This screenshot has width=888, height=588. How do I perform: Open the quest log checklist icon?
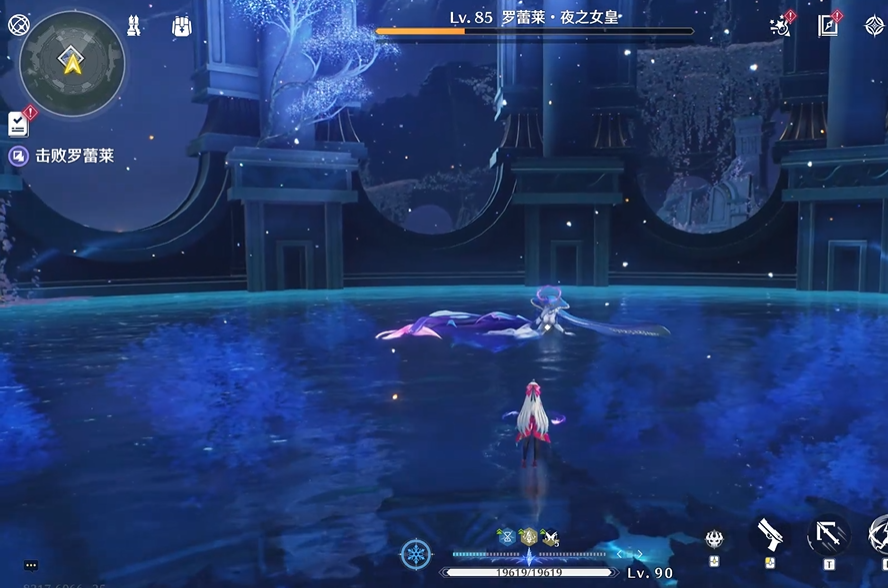18,123
